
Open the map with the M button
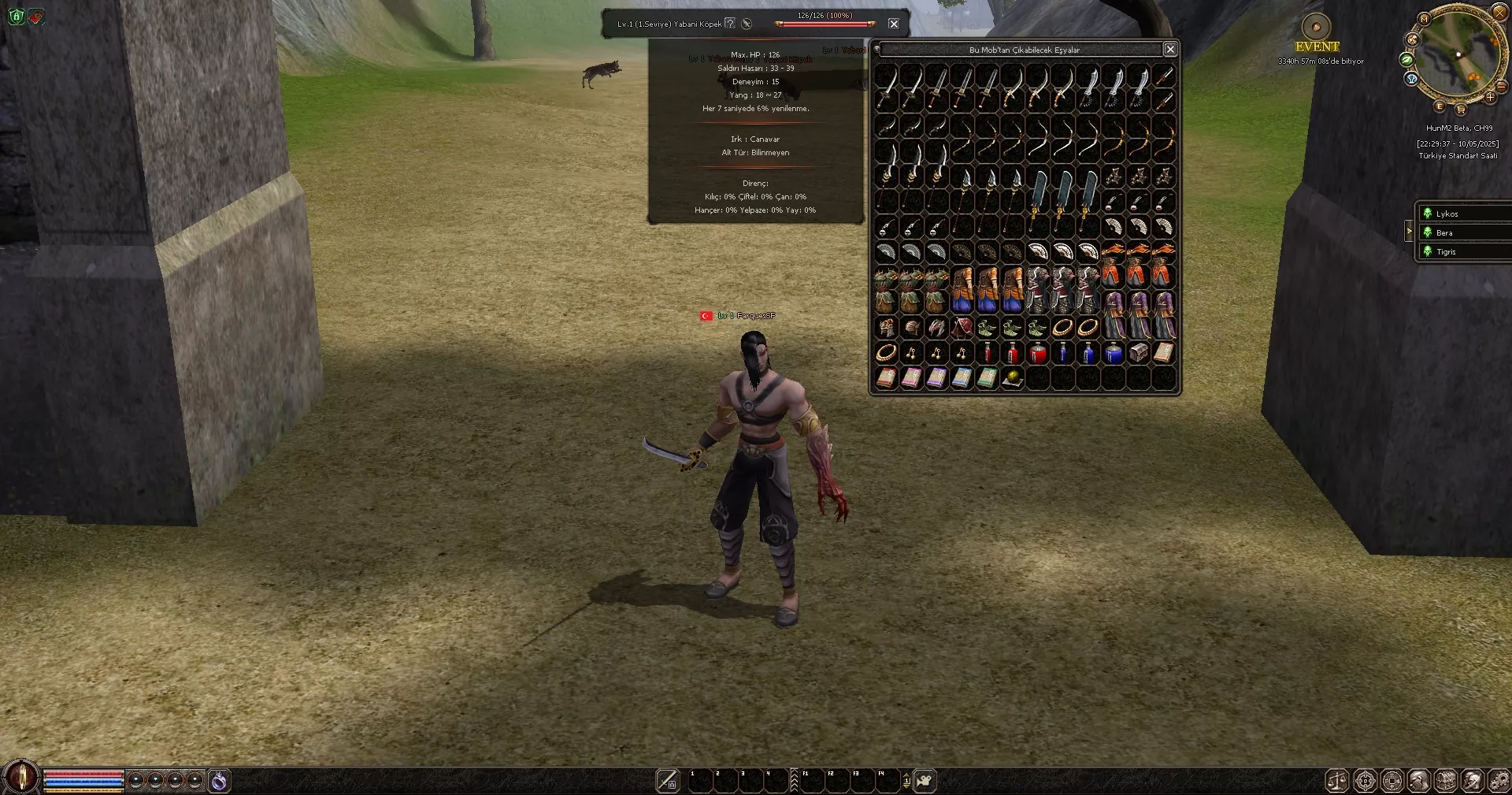coord(1424,18)
